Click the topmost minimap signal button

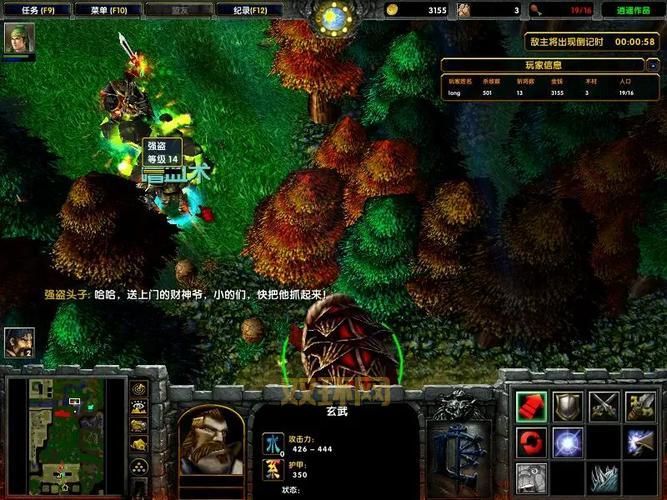point(139,389)
